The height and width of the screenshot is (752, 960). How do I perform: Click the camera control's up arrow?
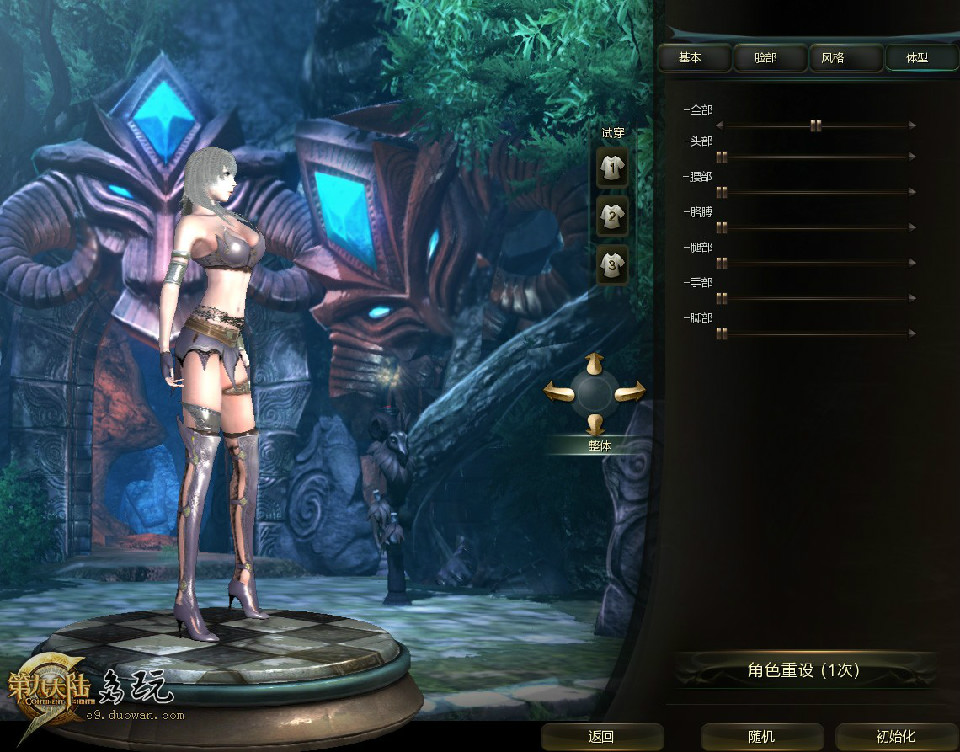pyautogui.click(x=594, y=362)
